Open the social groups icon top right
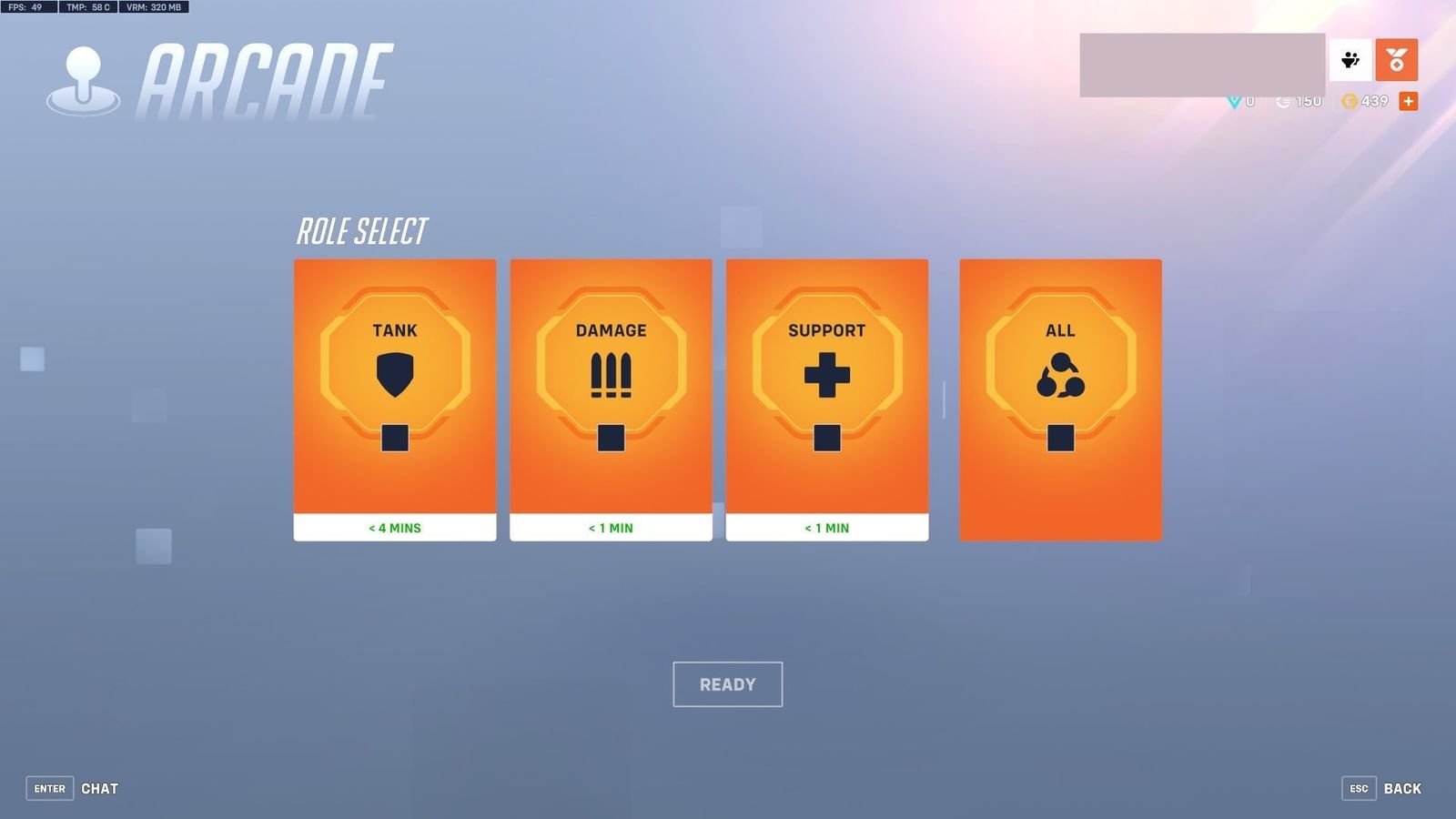This screenshot has width=1456, height=819. pos(1350,59)
